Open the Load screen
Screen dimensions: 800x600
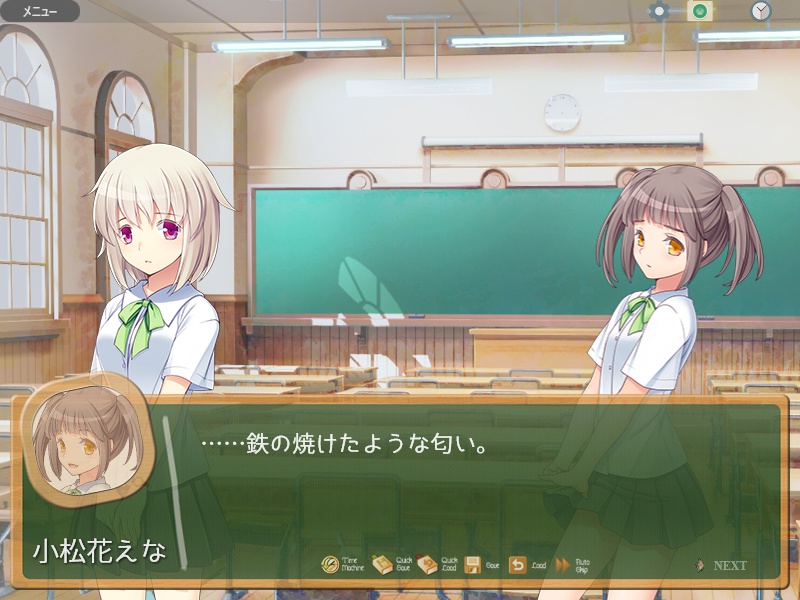pos(518,565)
